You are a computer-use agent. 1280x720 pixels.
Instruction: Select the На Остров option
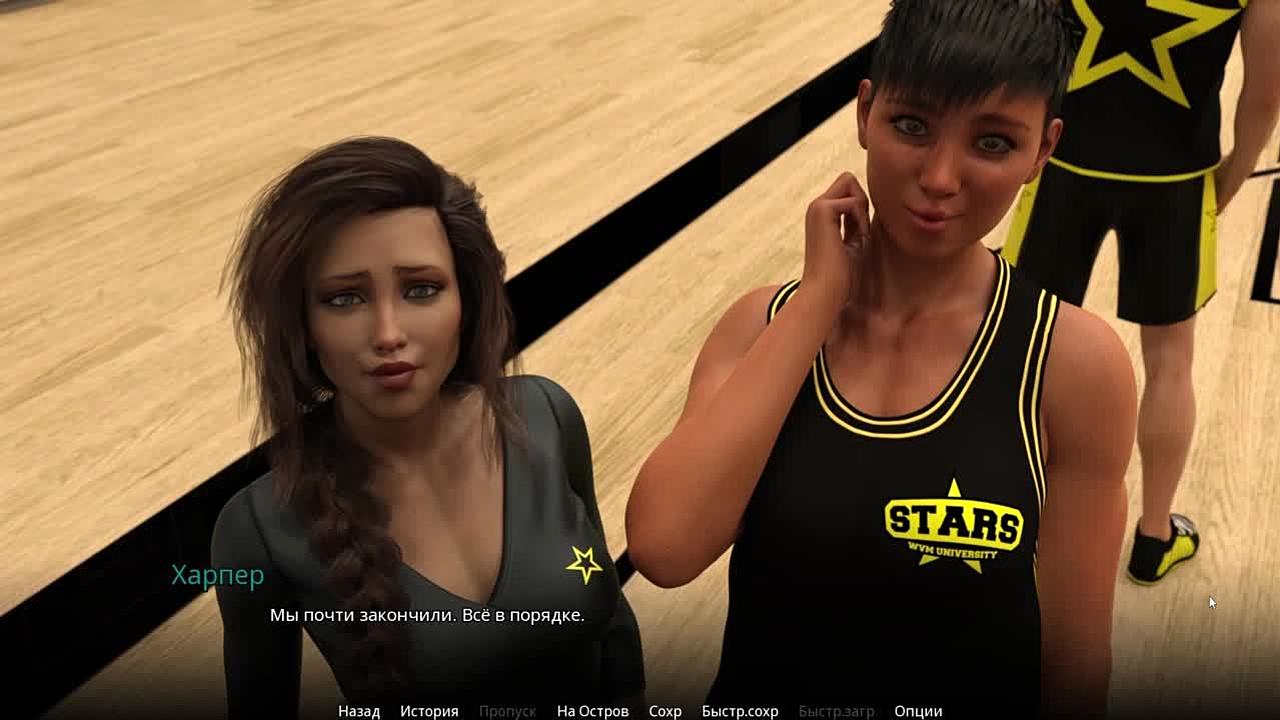[593, 711]
